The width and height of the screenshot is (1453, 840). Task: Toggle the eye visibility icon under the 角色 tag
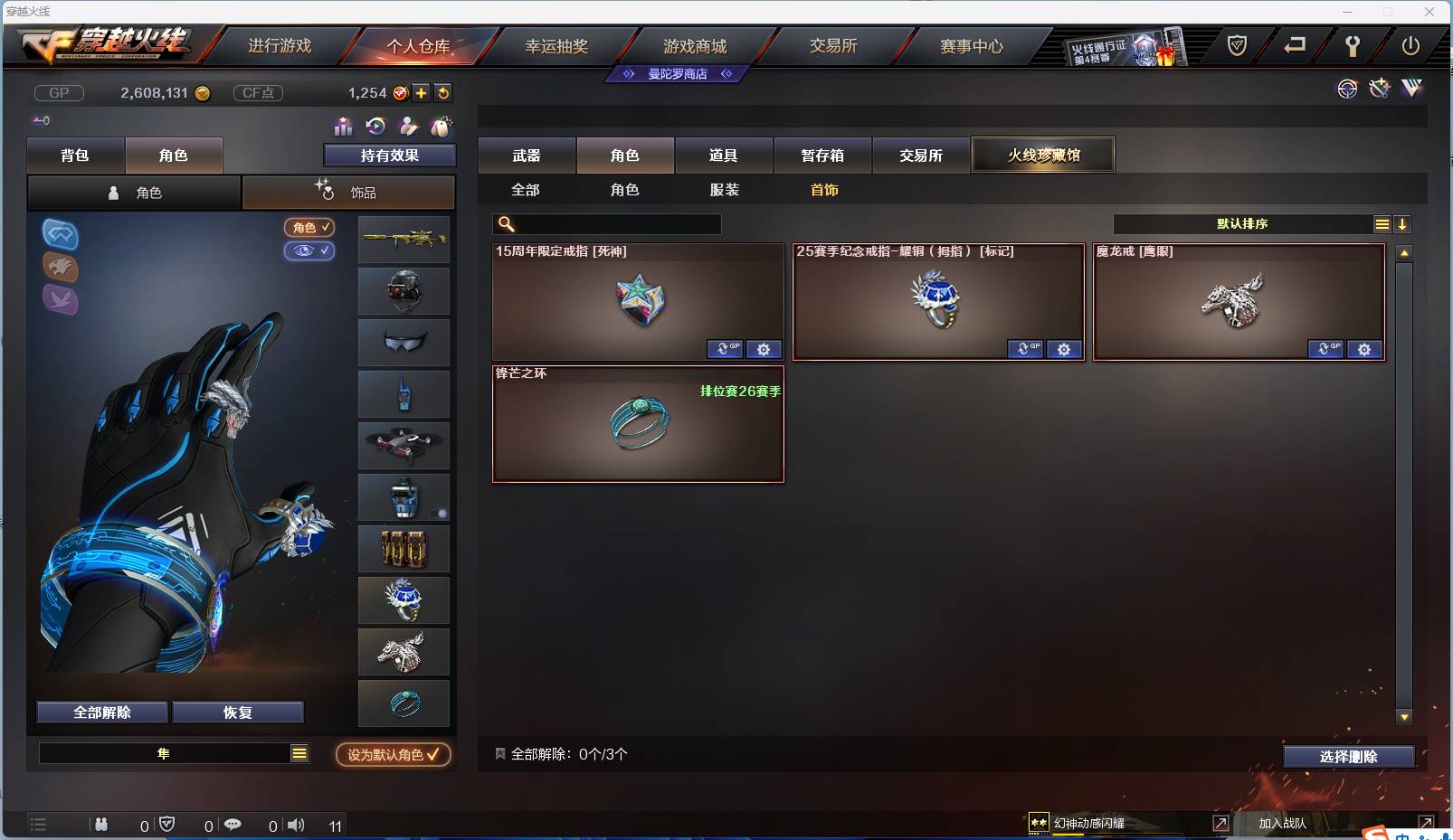coord(310,251)
